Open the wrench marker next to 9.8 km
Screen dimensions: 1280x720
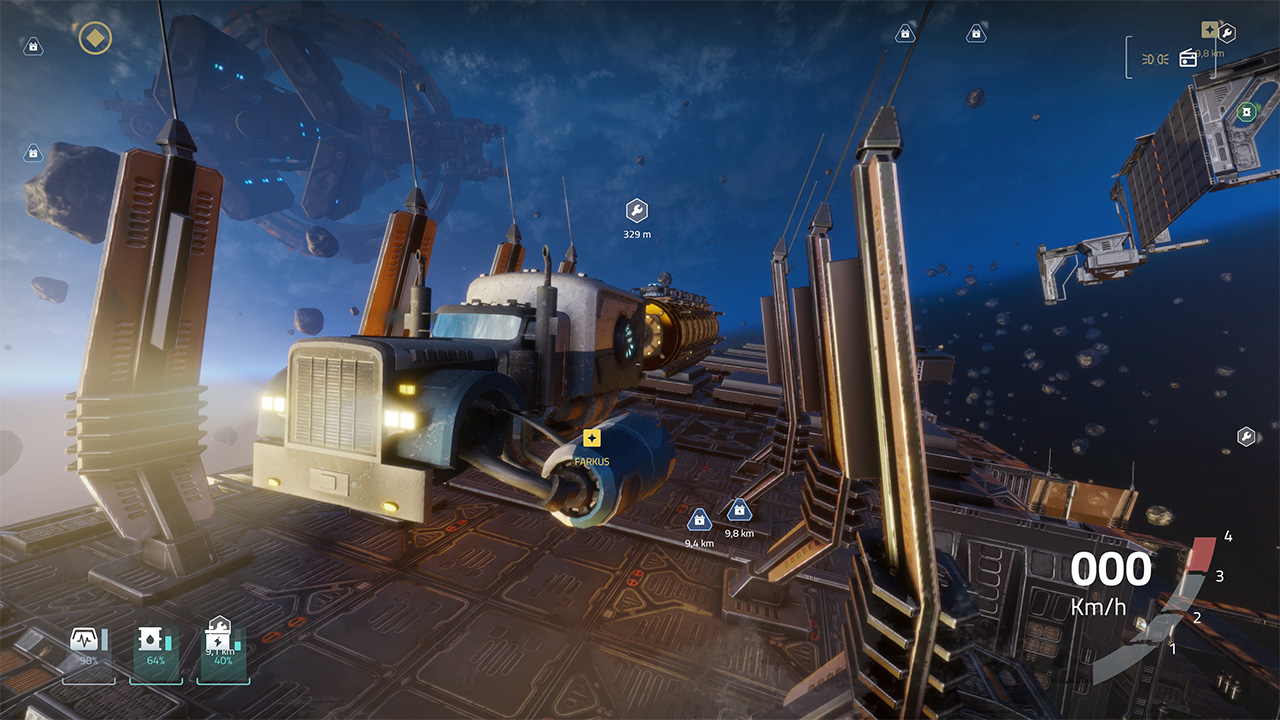1226,32
